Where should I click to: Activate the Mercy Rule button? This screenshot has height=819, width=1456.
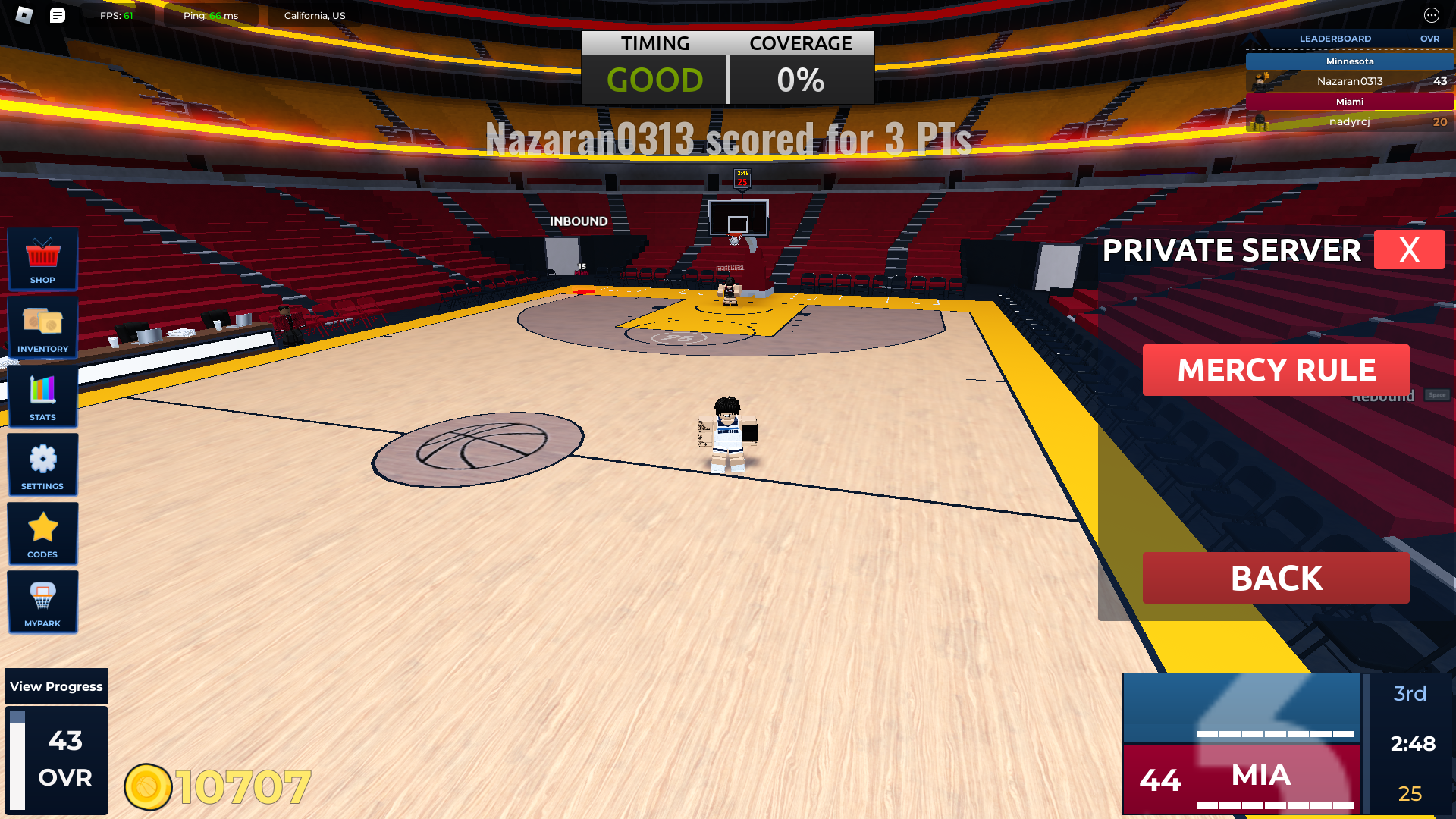point(1276,370)
